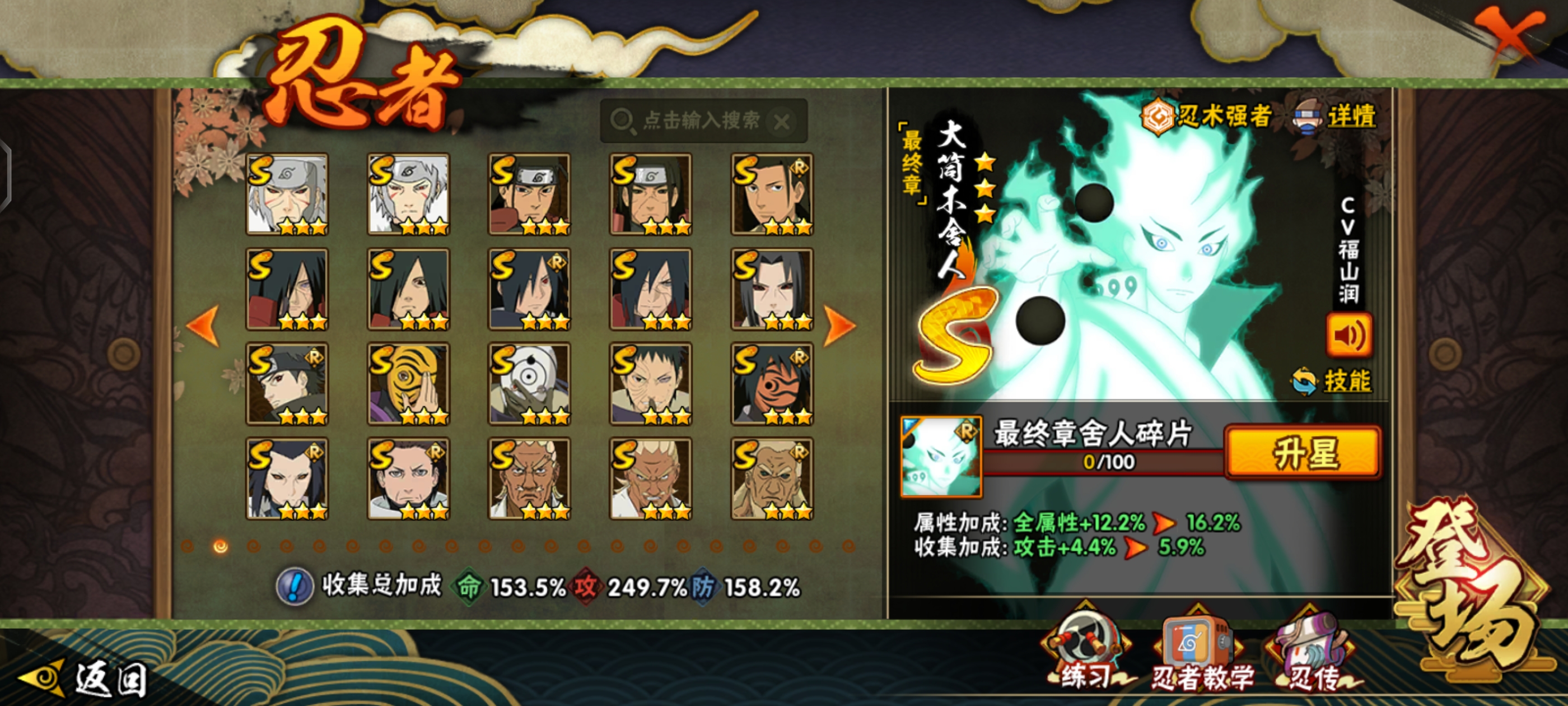Clear the search box with its X
Image resolution: width=1568 pixels, height=706 pixels.
tap(782, 122)
